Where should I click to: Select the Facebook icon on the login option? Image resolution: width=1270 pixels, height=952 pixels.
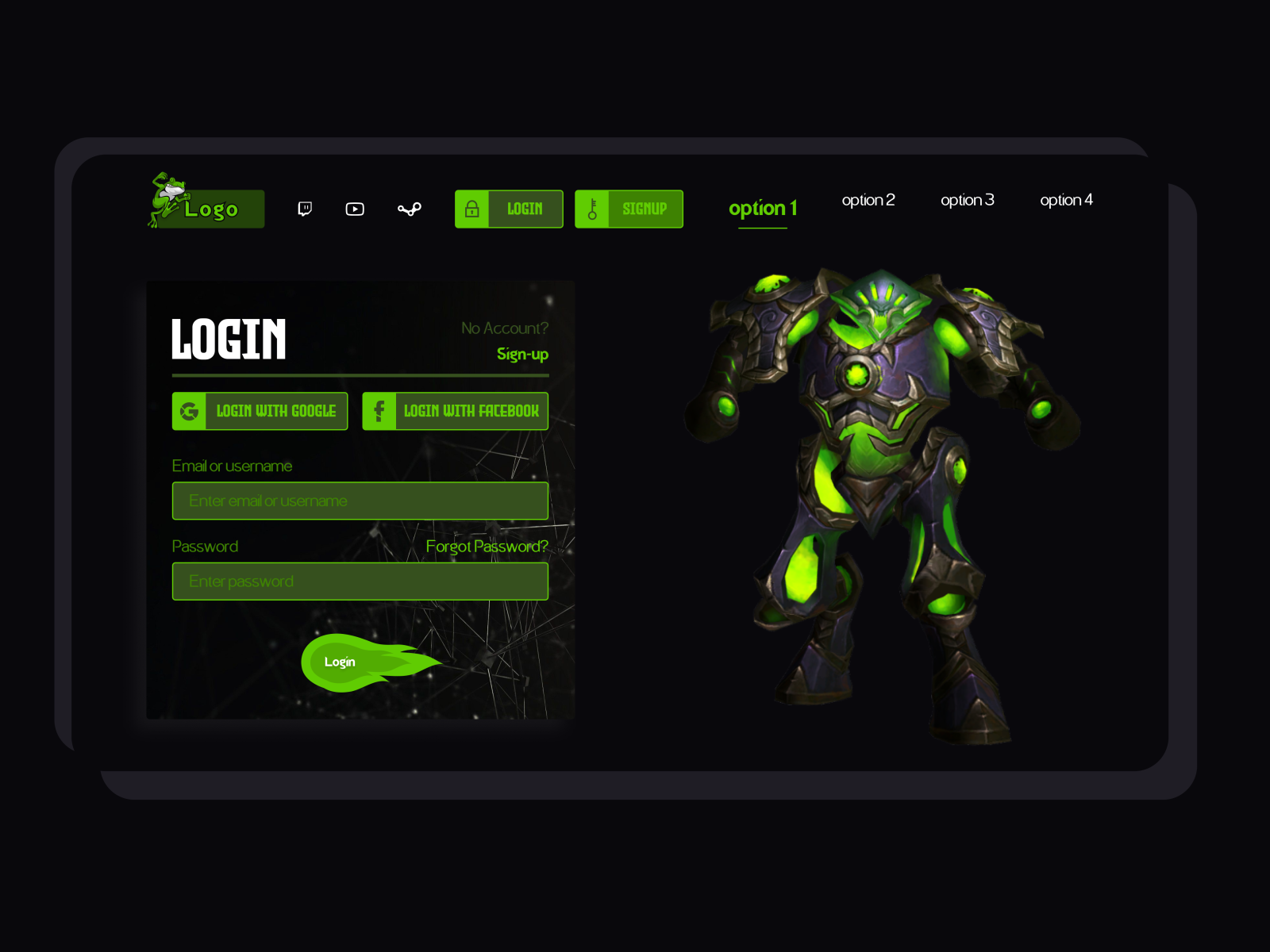tap(379, 411)
